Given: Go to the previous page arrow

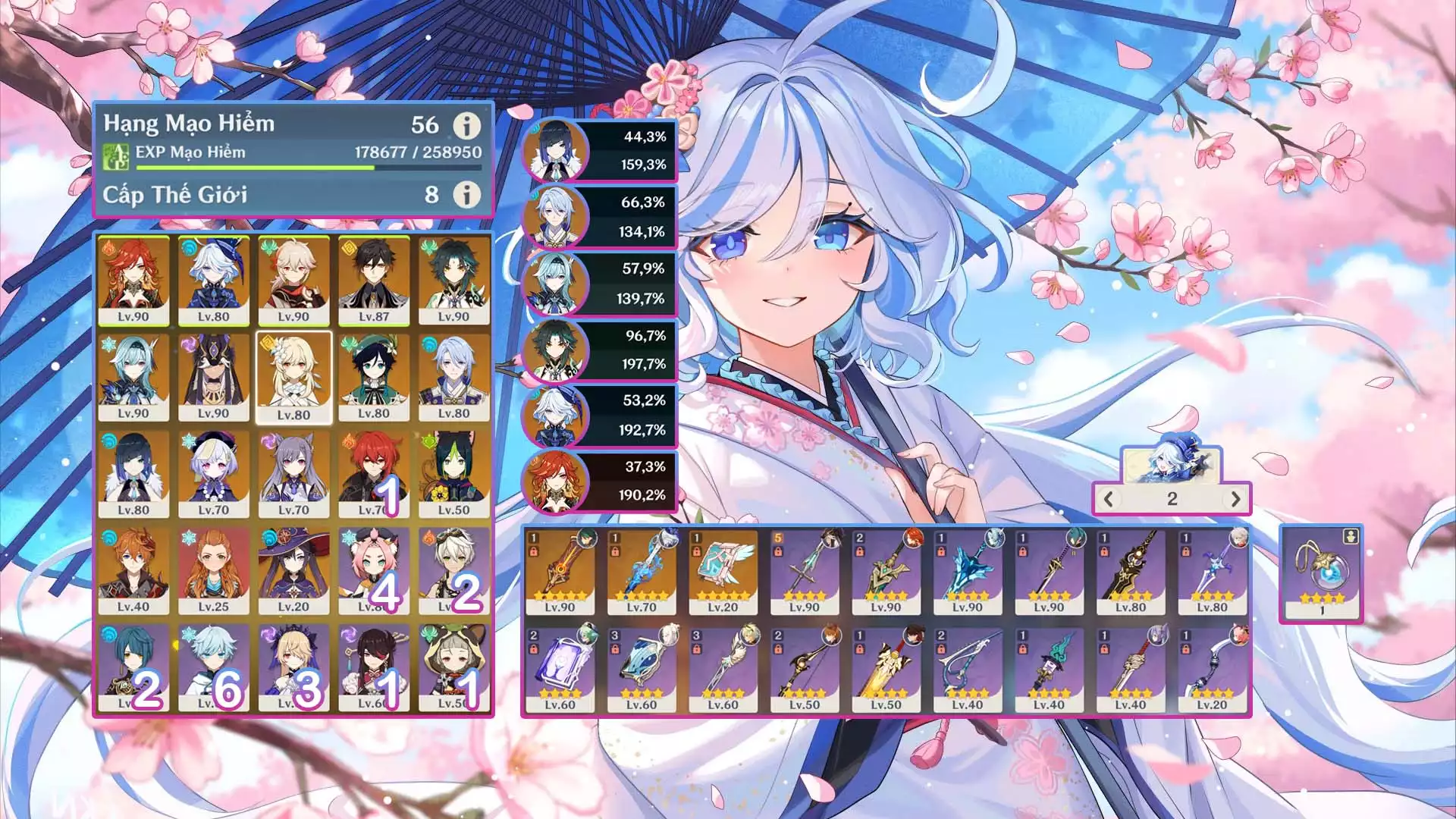Looking at the screenshot, I should pos(1109,499).
